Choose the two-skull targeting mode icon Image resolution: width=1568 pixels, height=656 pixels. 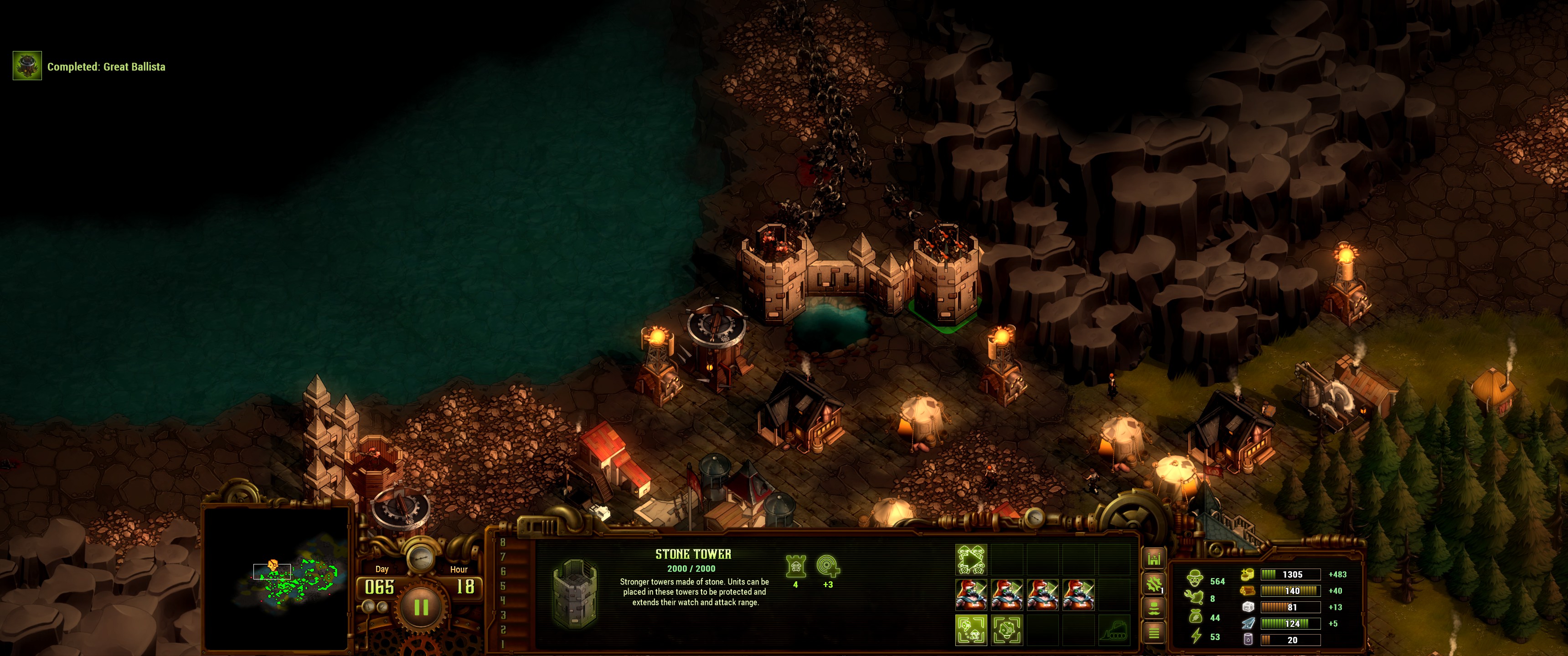[971, 630]
